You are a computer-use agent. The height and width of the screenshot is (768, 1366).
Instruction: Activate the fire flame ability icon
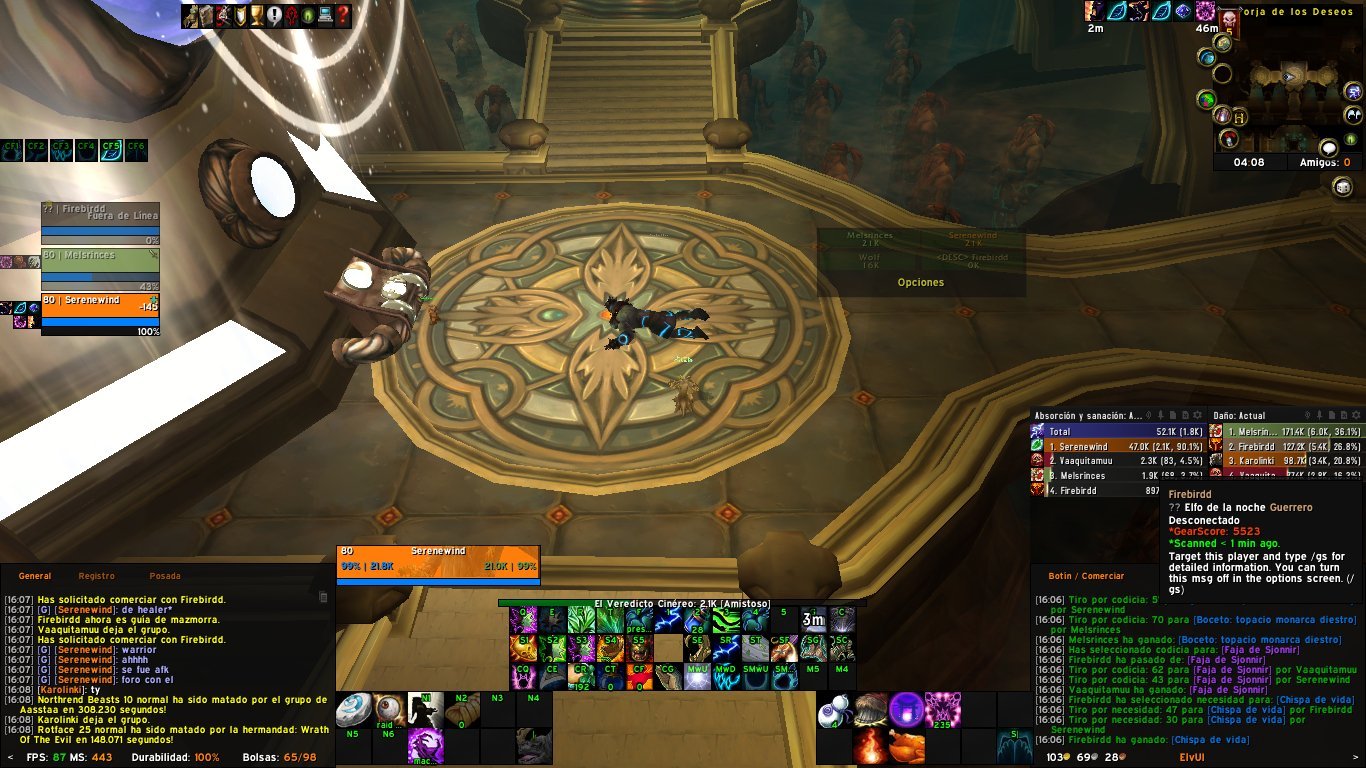tap(870, 746)
